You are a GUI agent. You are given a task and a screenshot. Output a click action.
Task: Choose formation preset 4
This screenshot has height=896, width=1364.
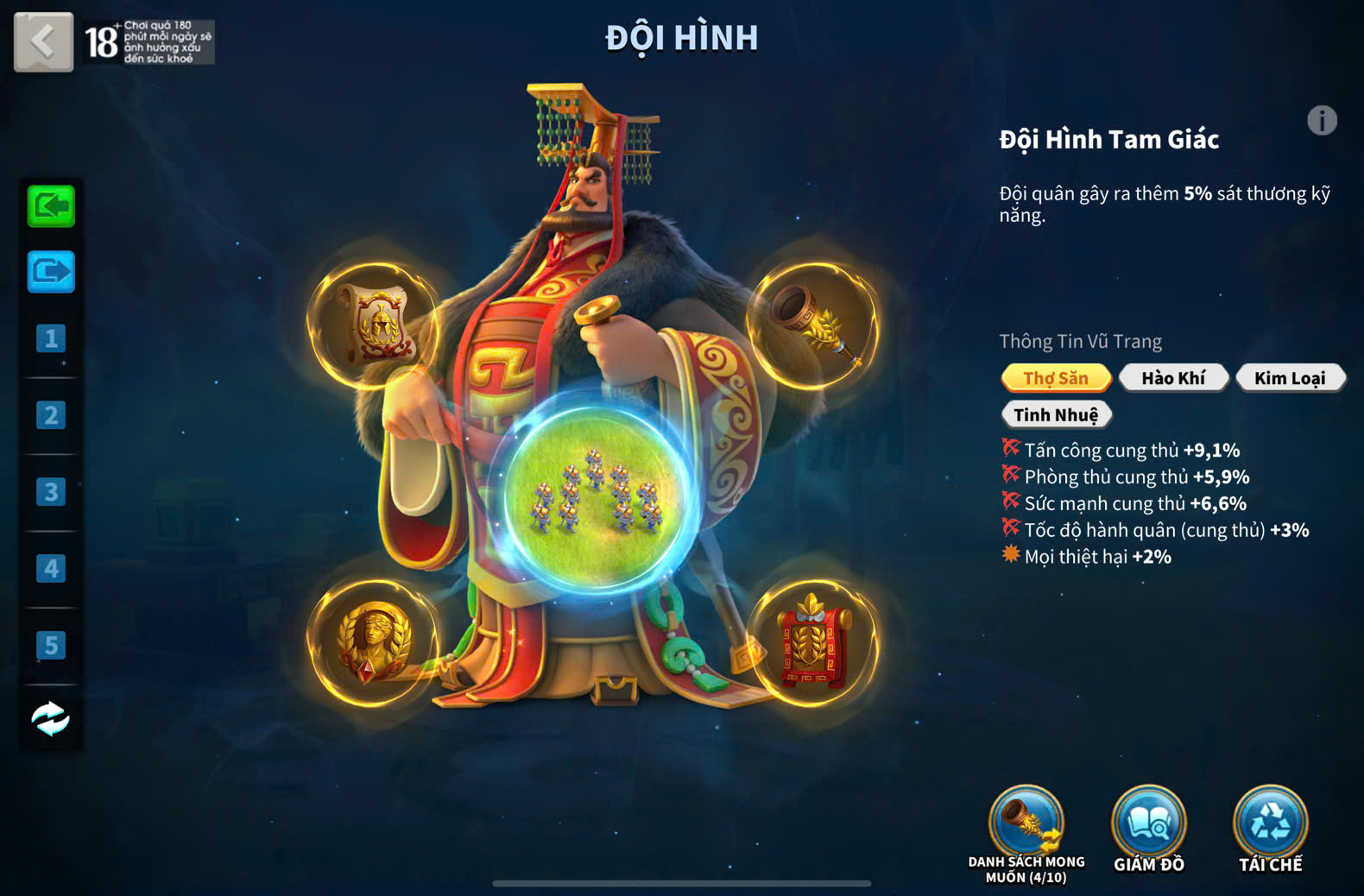[51, 569]
